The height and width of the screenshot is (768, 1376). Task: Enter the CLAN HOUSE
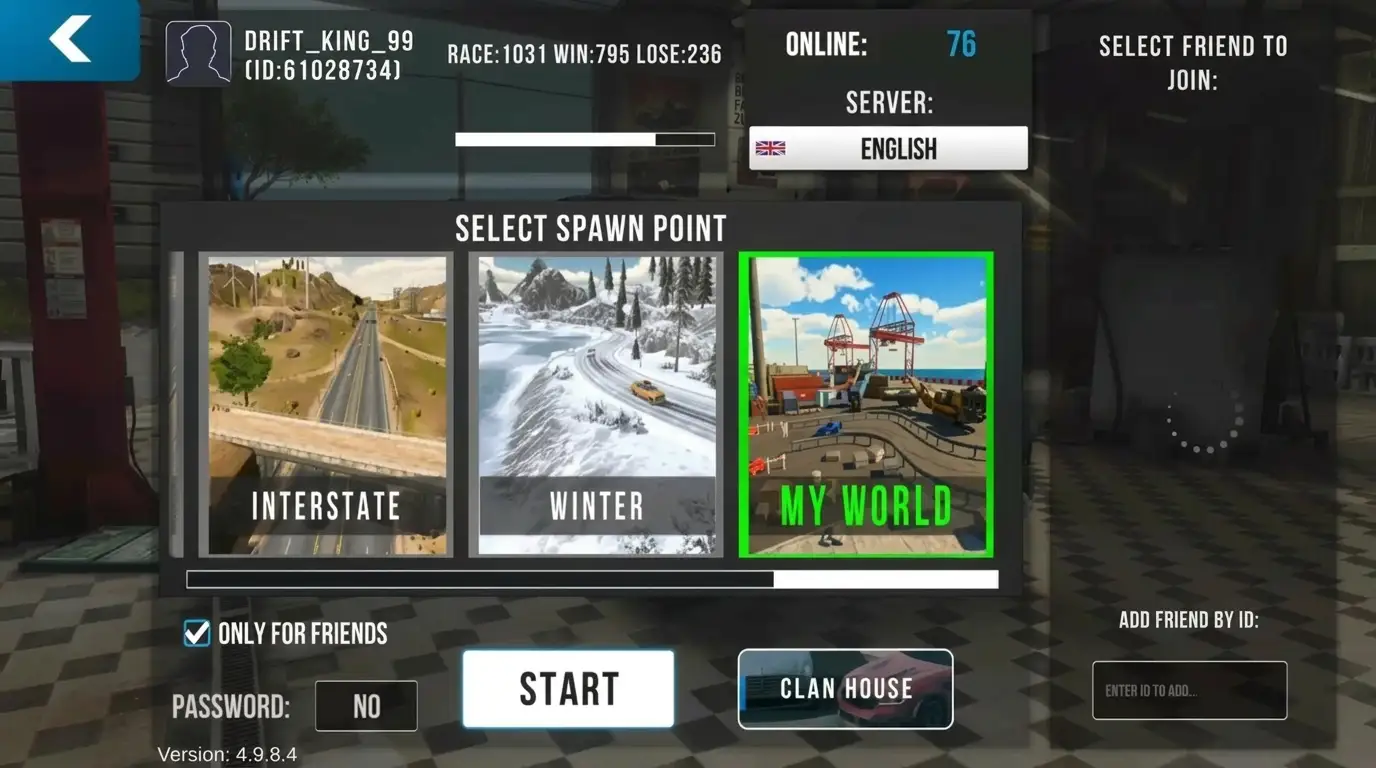(845, 689)
